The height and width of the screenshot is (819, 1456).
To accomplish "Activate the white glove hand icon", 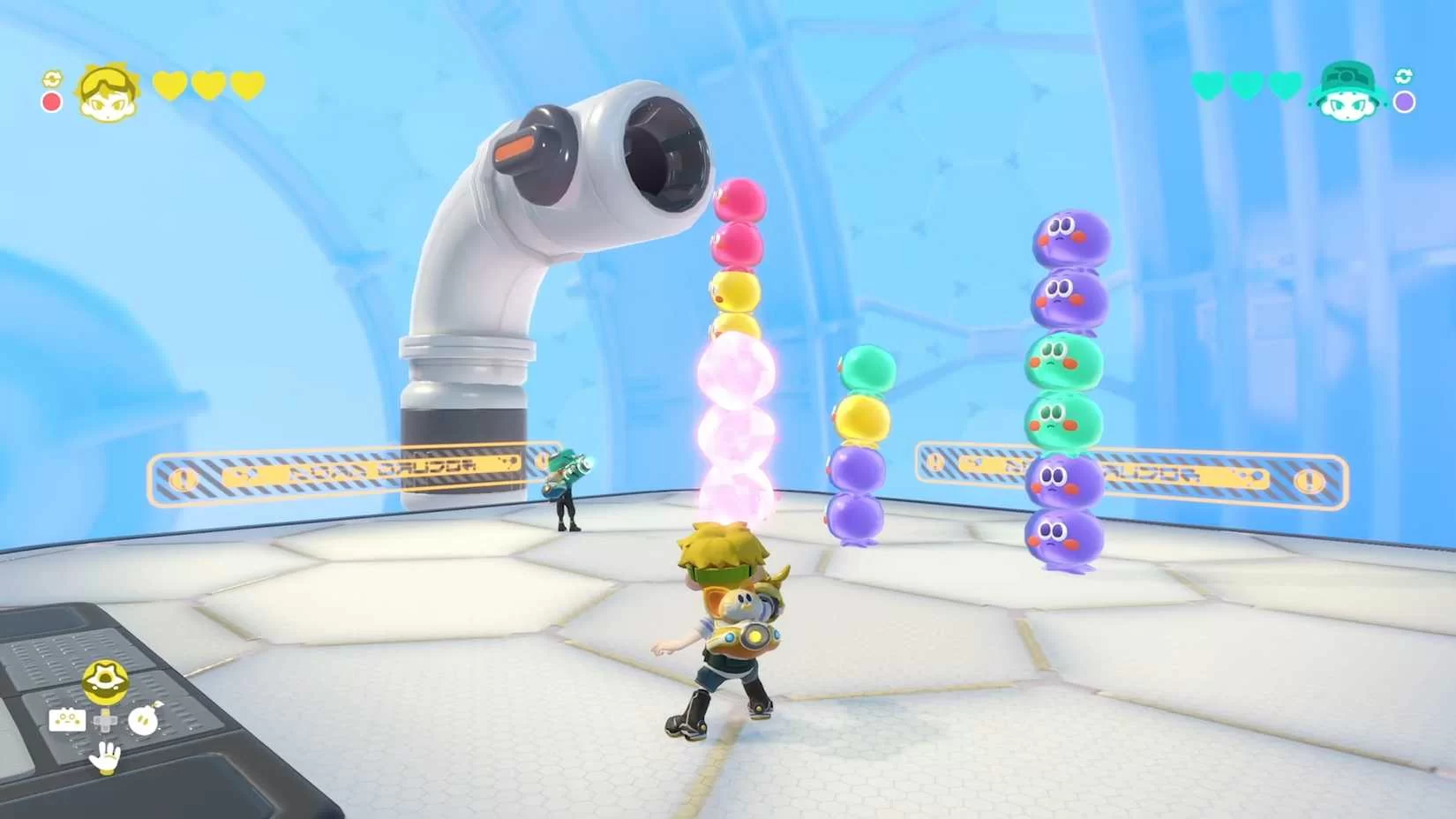I will tap(106, 757).
